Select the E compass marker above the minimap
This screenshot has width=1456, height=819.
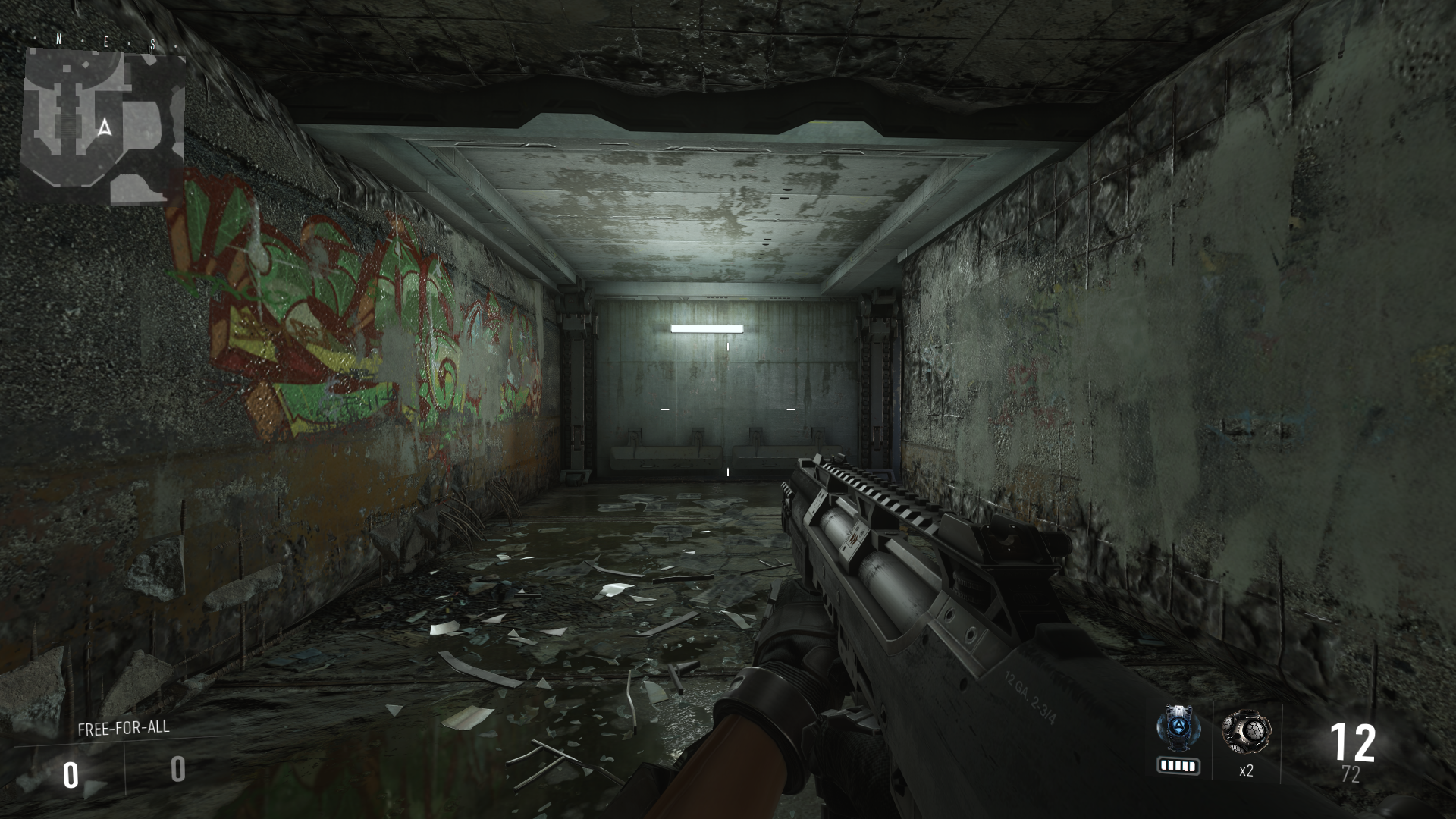(x=106, y=40)
